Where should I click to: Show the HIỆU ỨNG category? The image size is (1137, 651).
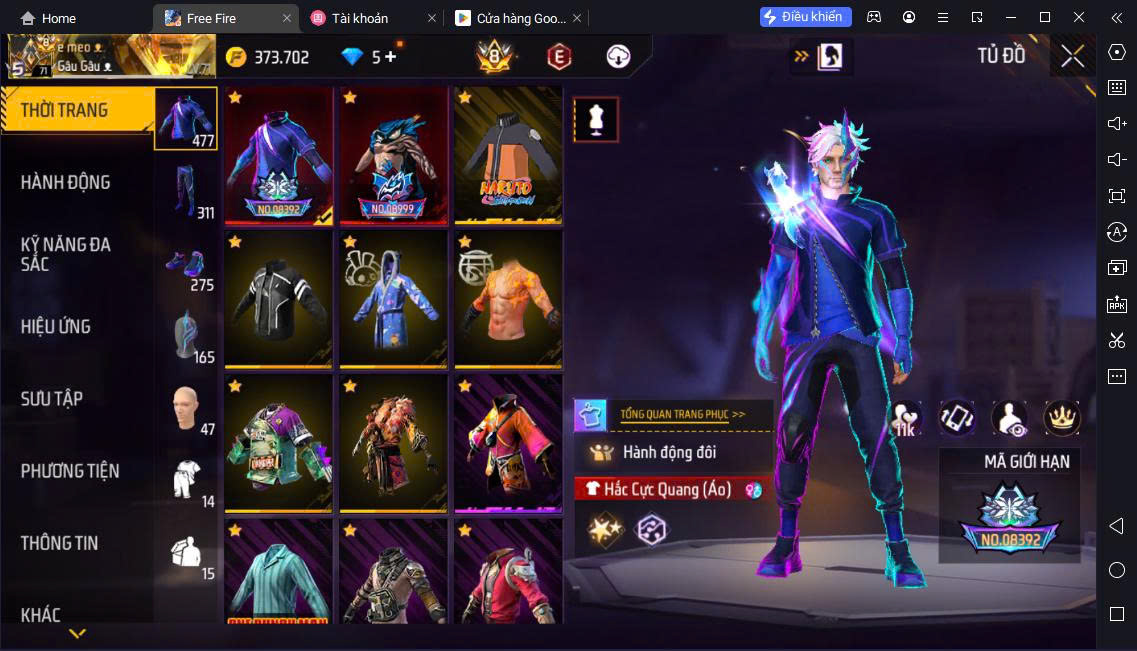point(56,326)
